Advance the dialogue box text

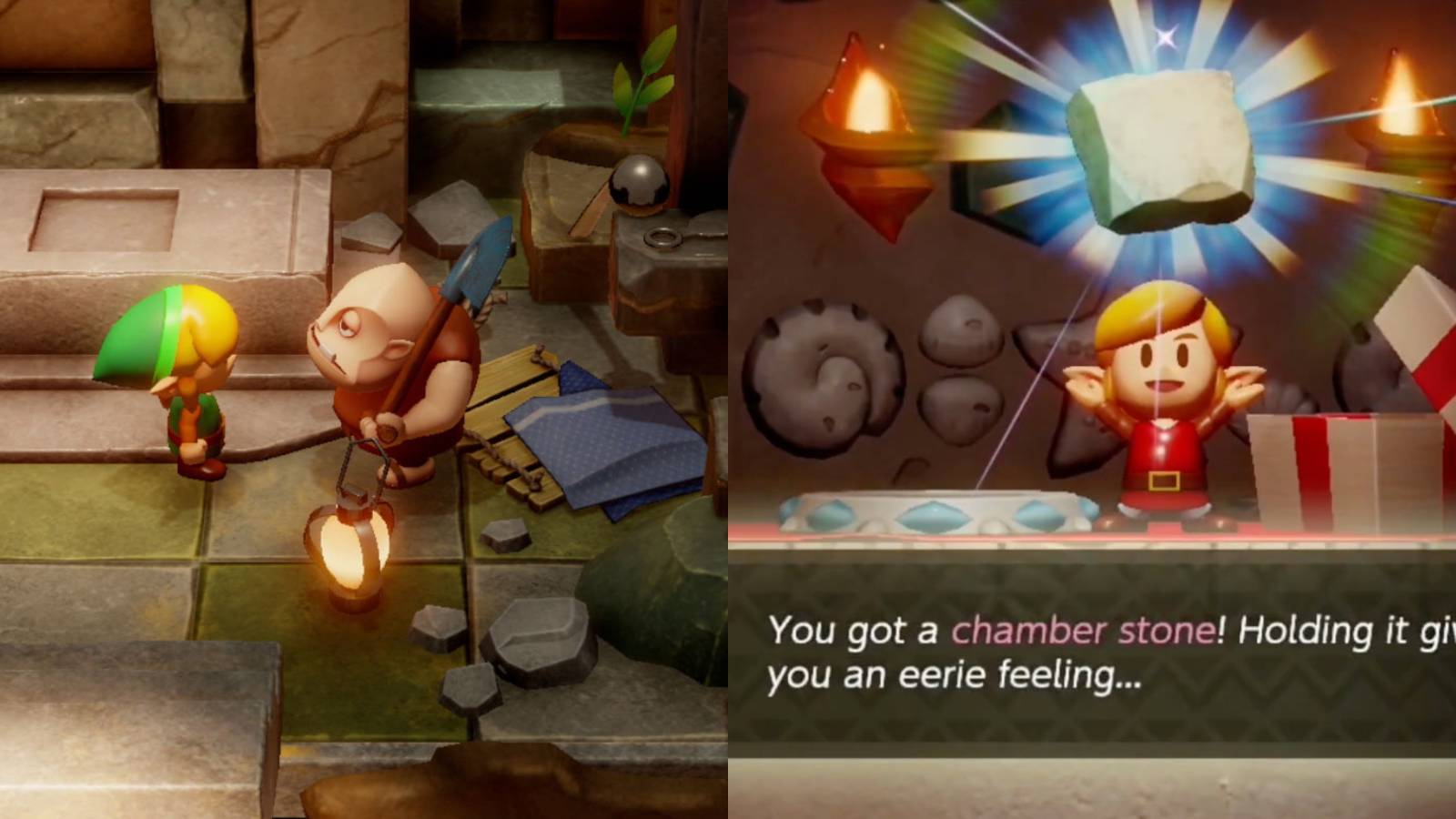click(x=1092, y=655)
